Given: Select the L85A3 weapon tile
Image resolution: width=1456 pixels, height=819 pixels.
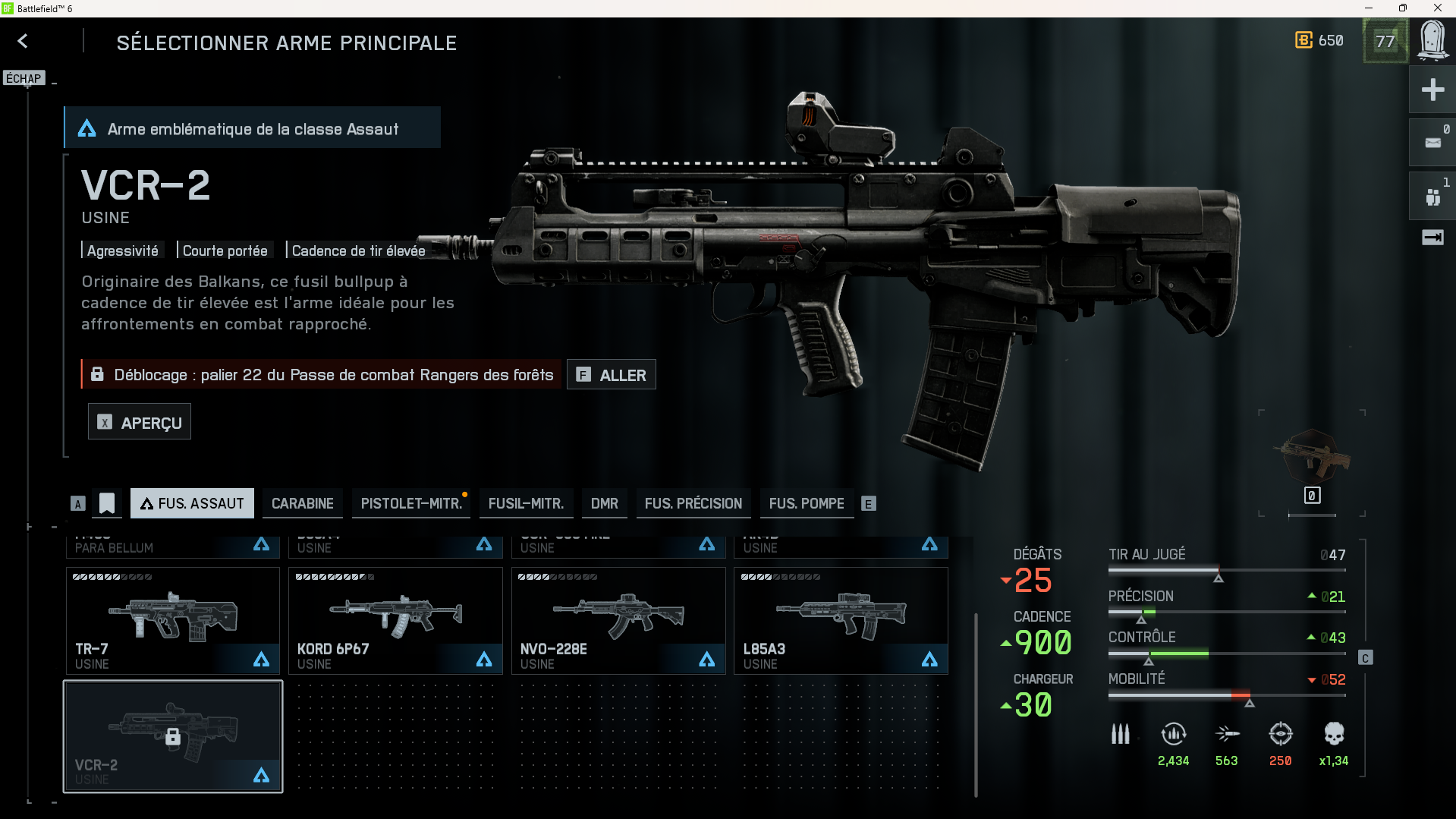Looking at the screenshot, I should 841,620.
